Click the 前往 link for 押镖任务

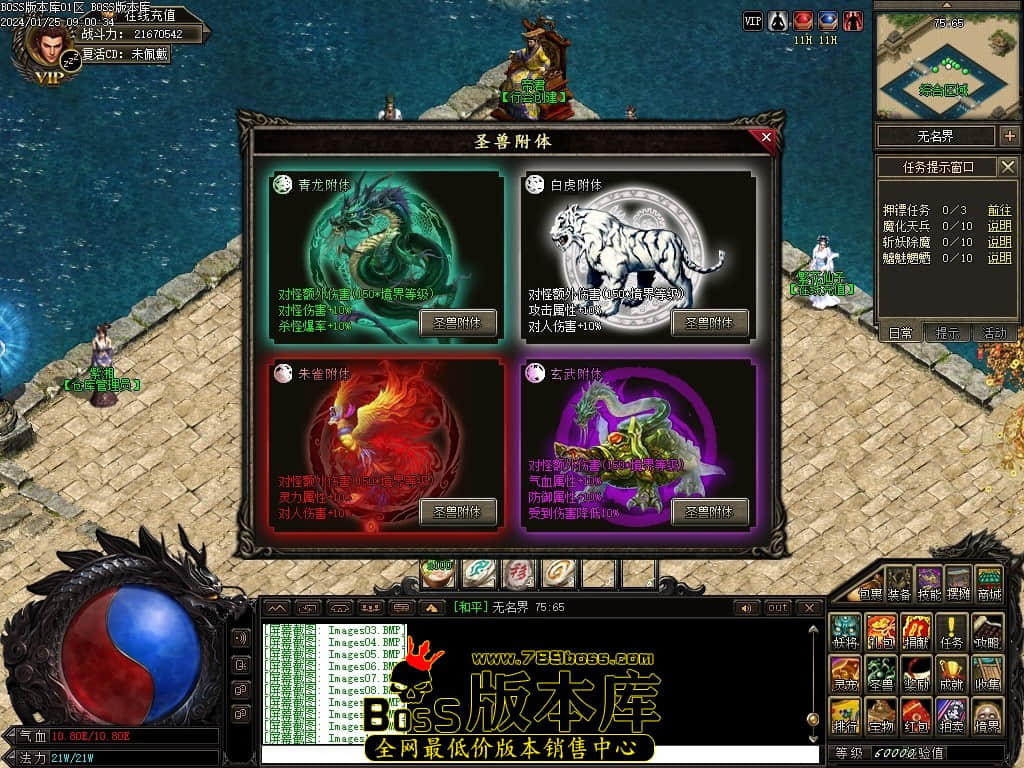tap(999, 210)
